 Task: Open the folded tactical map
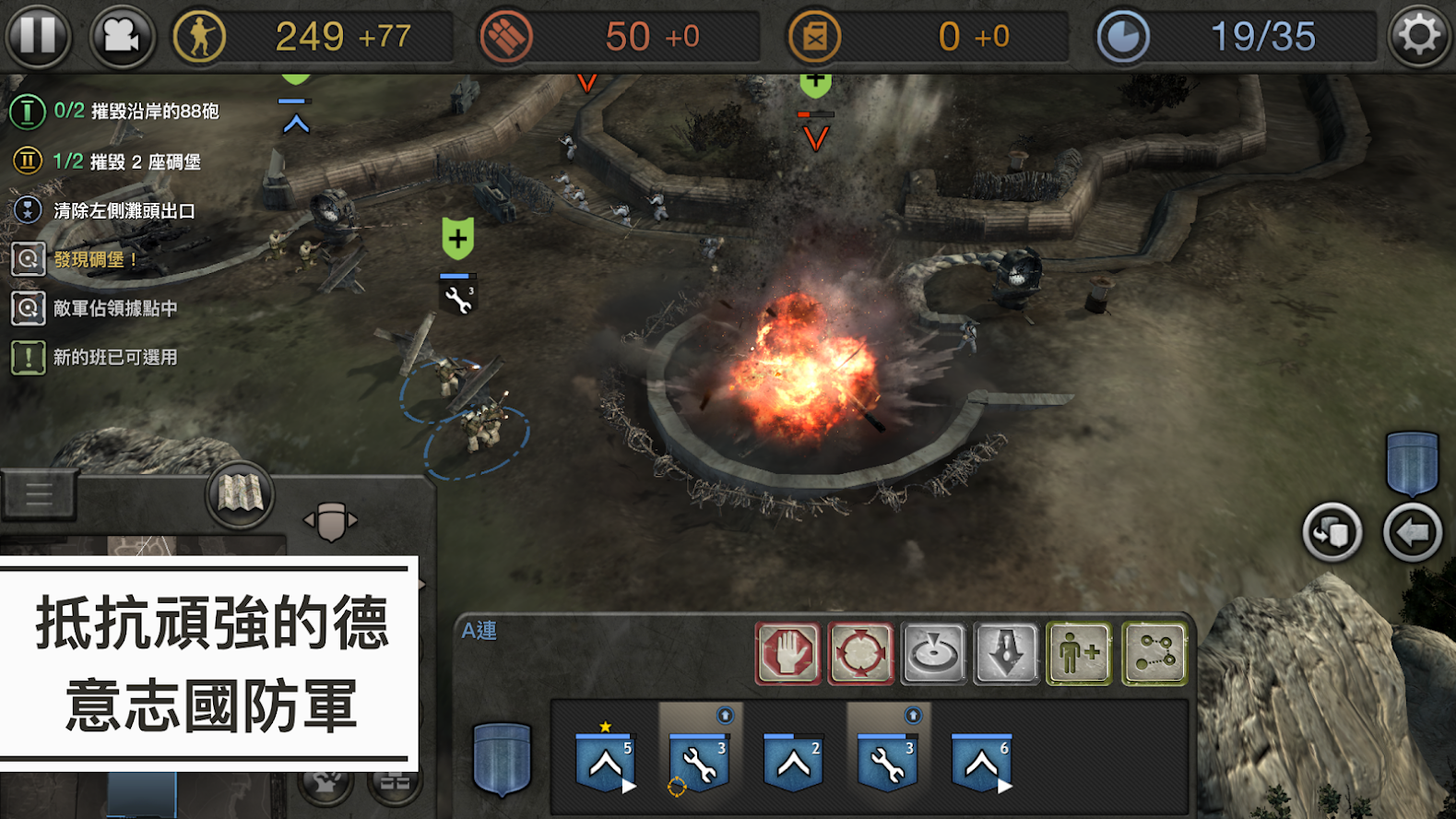point(240,494)
